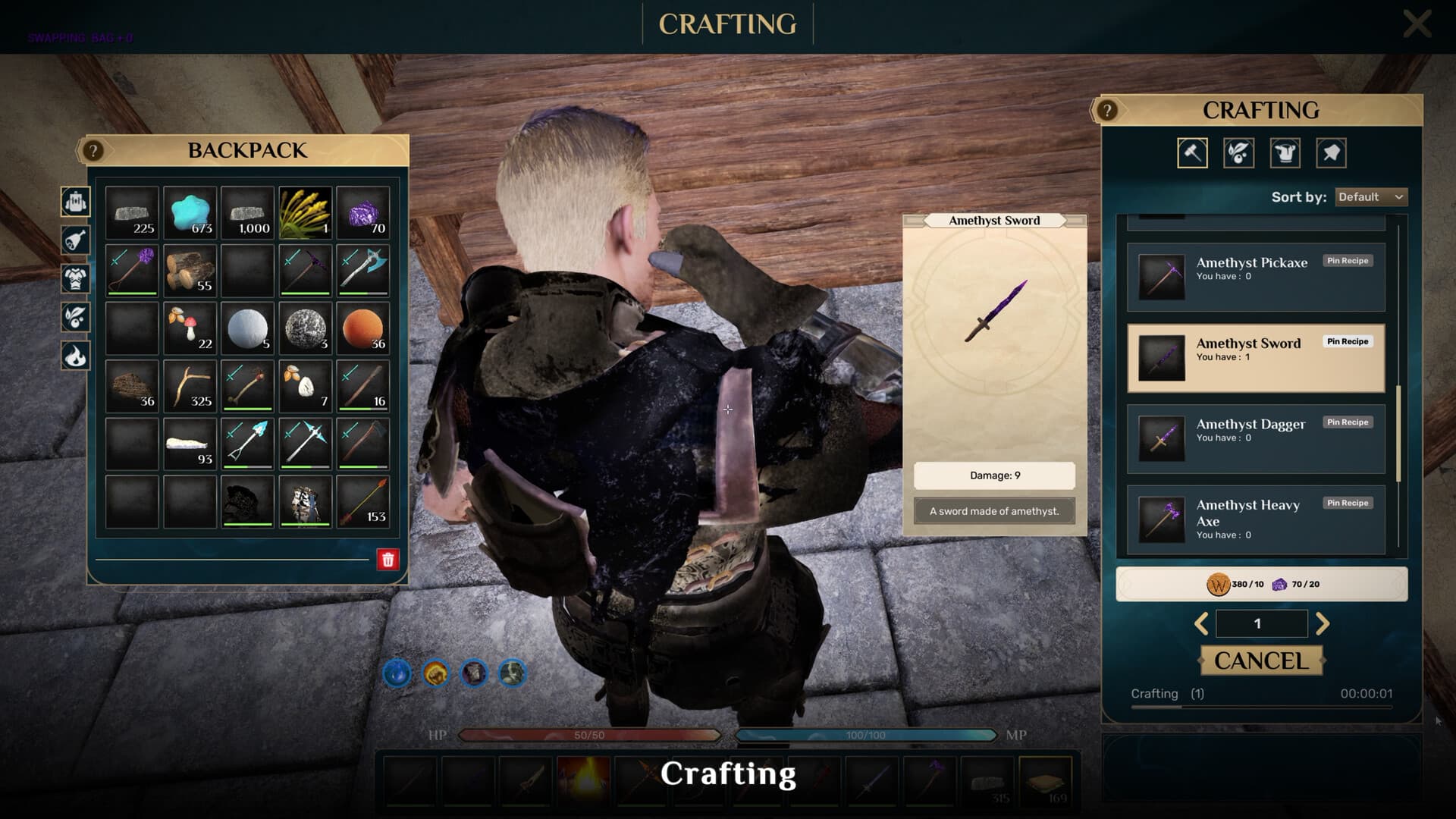This screenshot has height=819, width=1456.
Task: Select the wheat bundle in backpack
Action: click(x=305, y=213)
